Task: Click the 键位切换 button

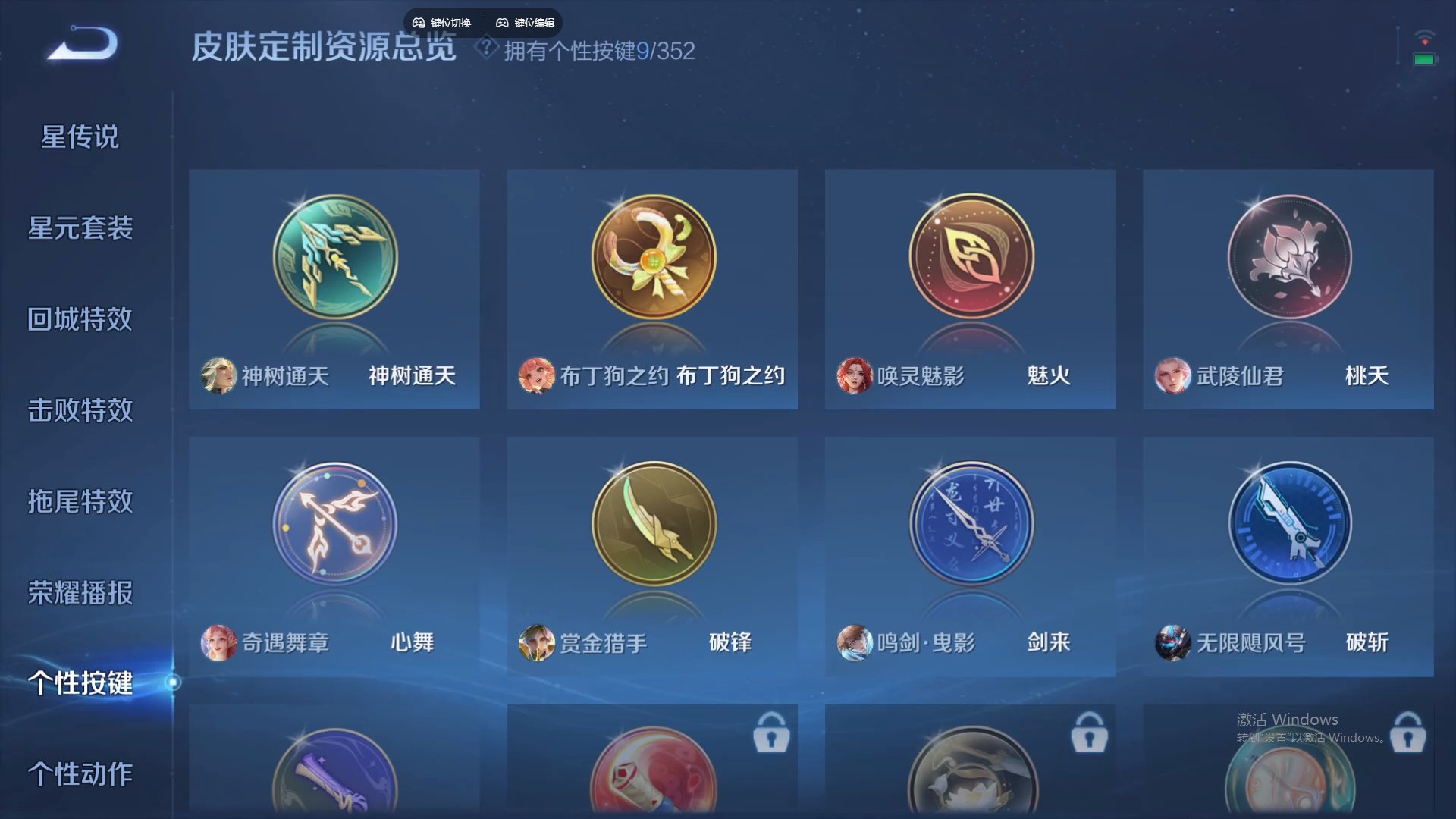Action: click(443, 22)
